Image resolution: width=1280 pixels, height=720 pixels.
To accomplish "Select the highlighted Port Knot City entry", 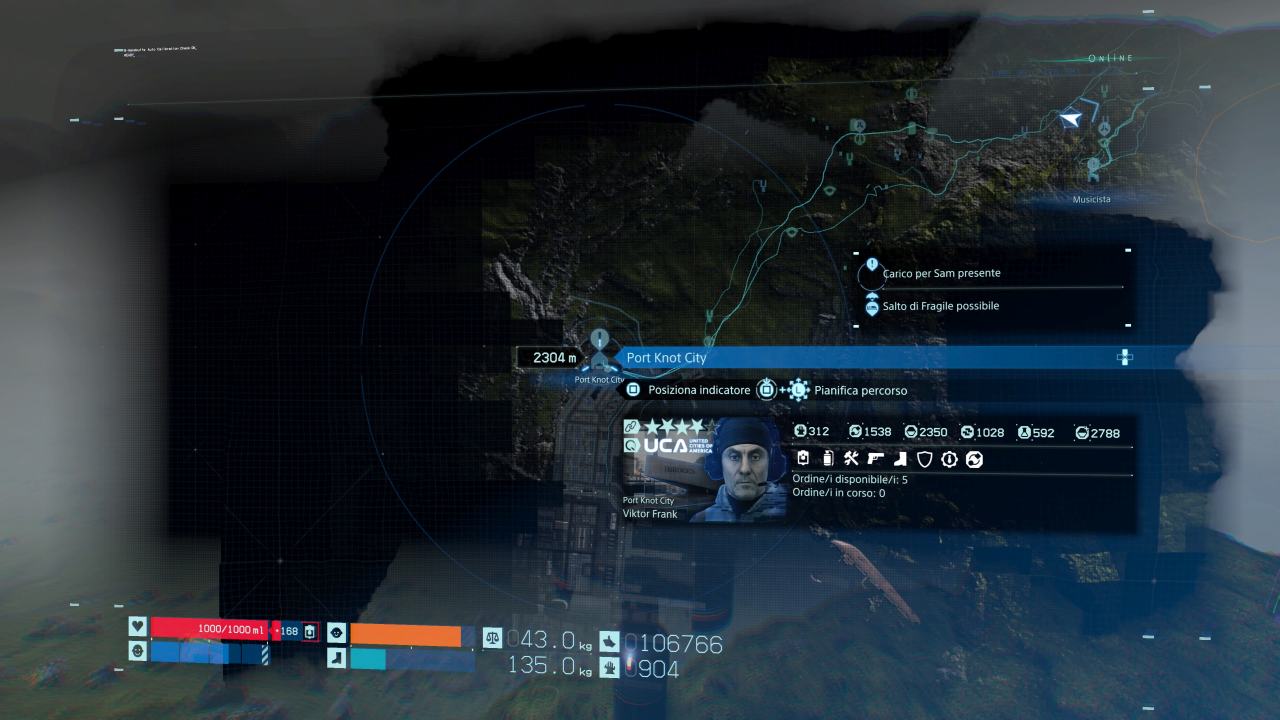I will pyautogui.click(x=870, y=357).
